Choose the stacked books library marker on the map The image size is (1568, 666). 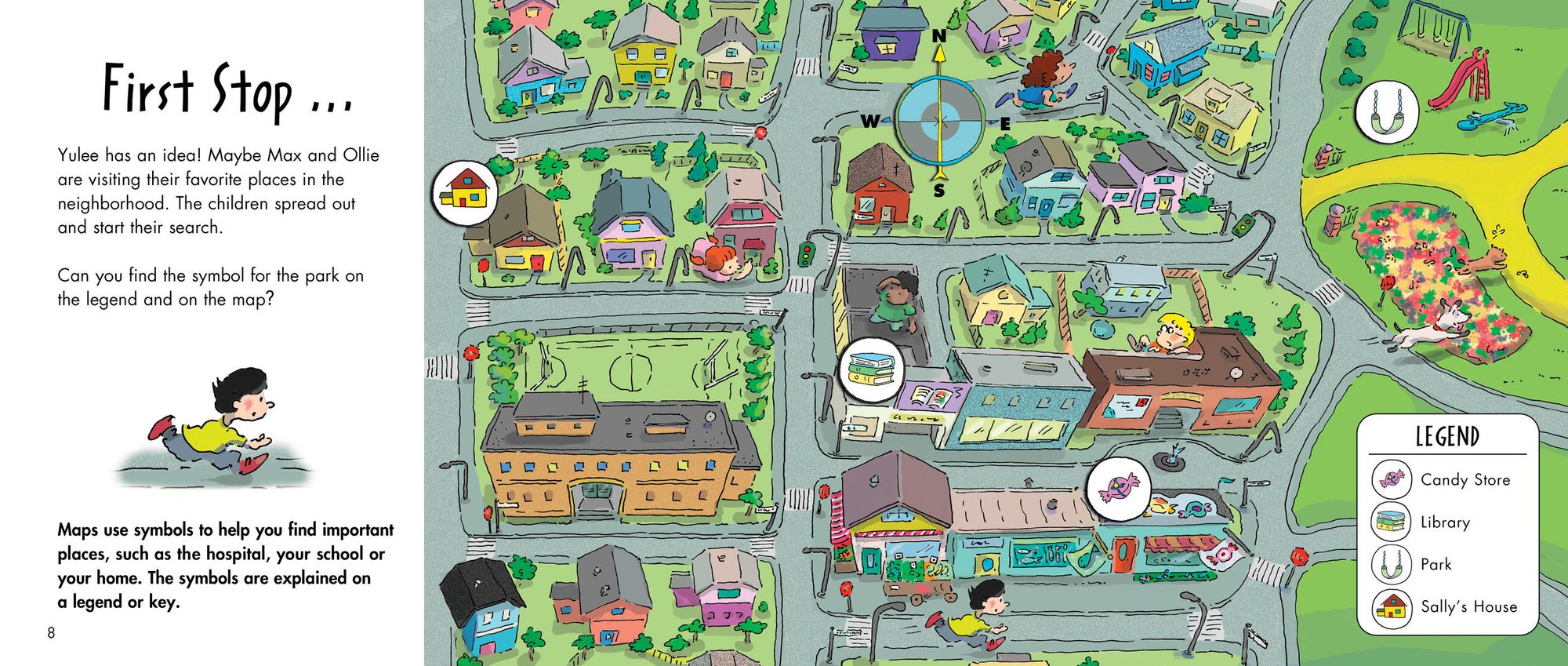[871, 369]
